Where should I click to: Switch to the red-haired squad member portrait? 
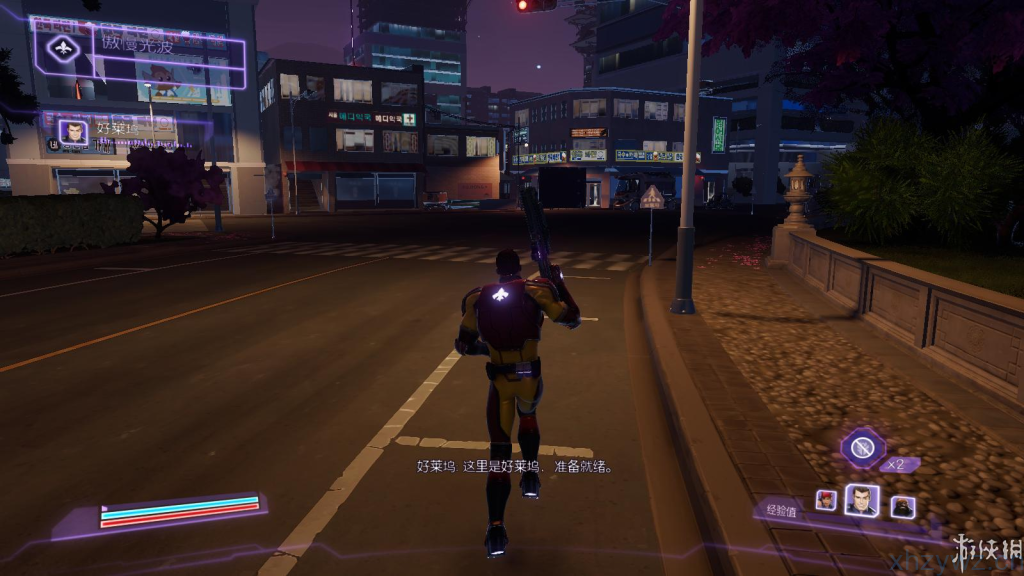pyautogui.click(x=826, y=500)
